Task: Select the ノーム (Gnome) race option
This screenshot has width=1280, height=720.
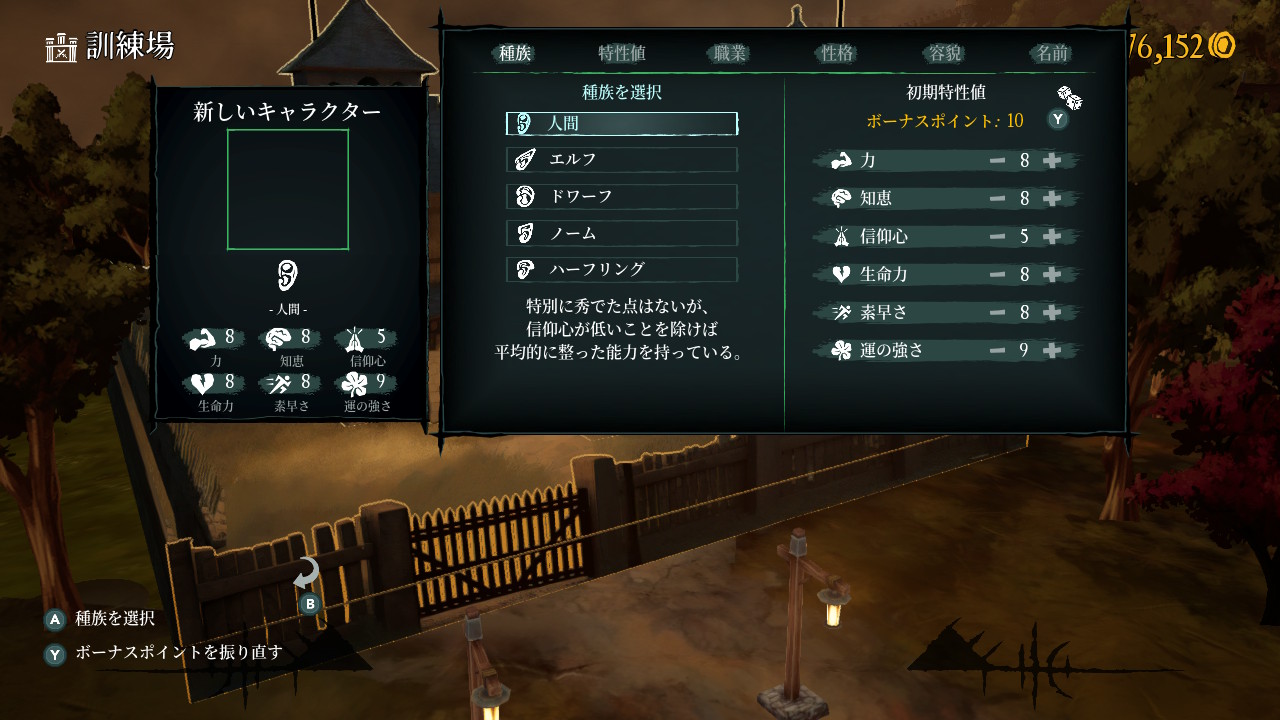Action: point(622,233)
